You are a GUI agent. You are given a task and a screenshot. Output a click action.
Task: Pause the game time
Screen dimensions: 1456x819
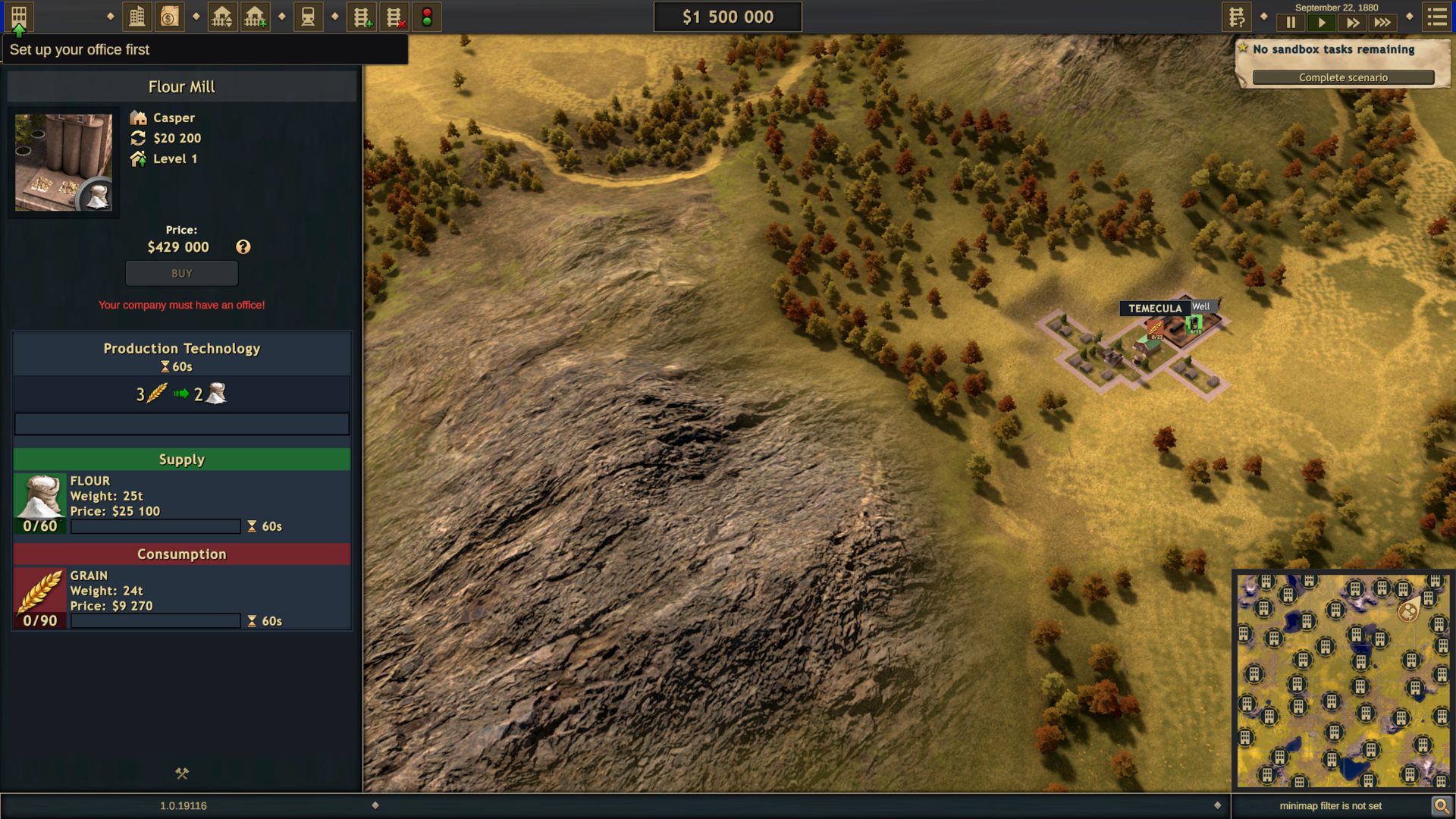pyautogui.click(x=1291, y=23)
